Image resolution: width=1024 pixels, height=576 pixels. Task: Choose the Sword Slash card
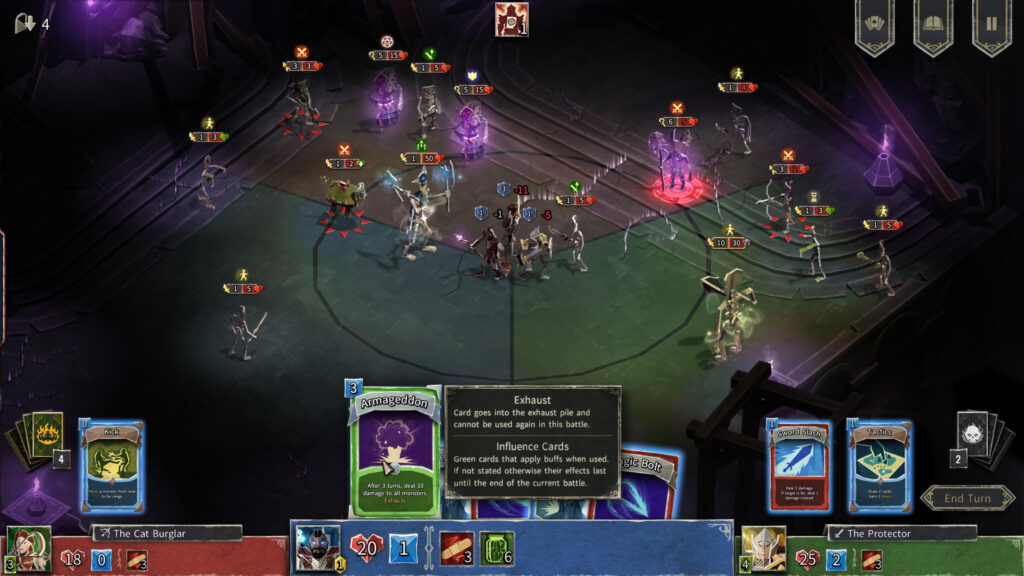pyautogui.click(x=799, y=466)
